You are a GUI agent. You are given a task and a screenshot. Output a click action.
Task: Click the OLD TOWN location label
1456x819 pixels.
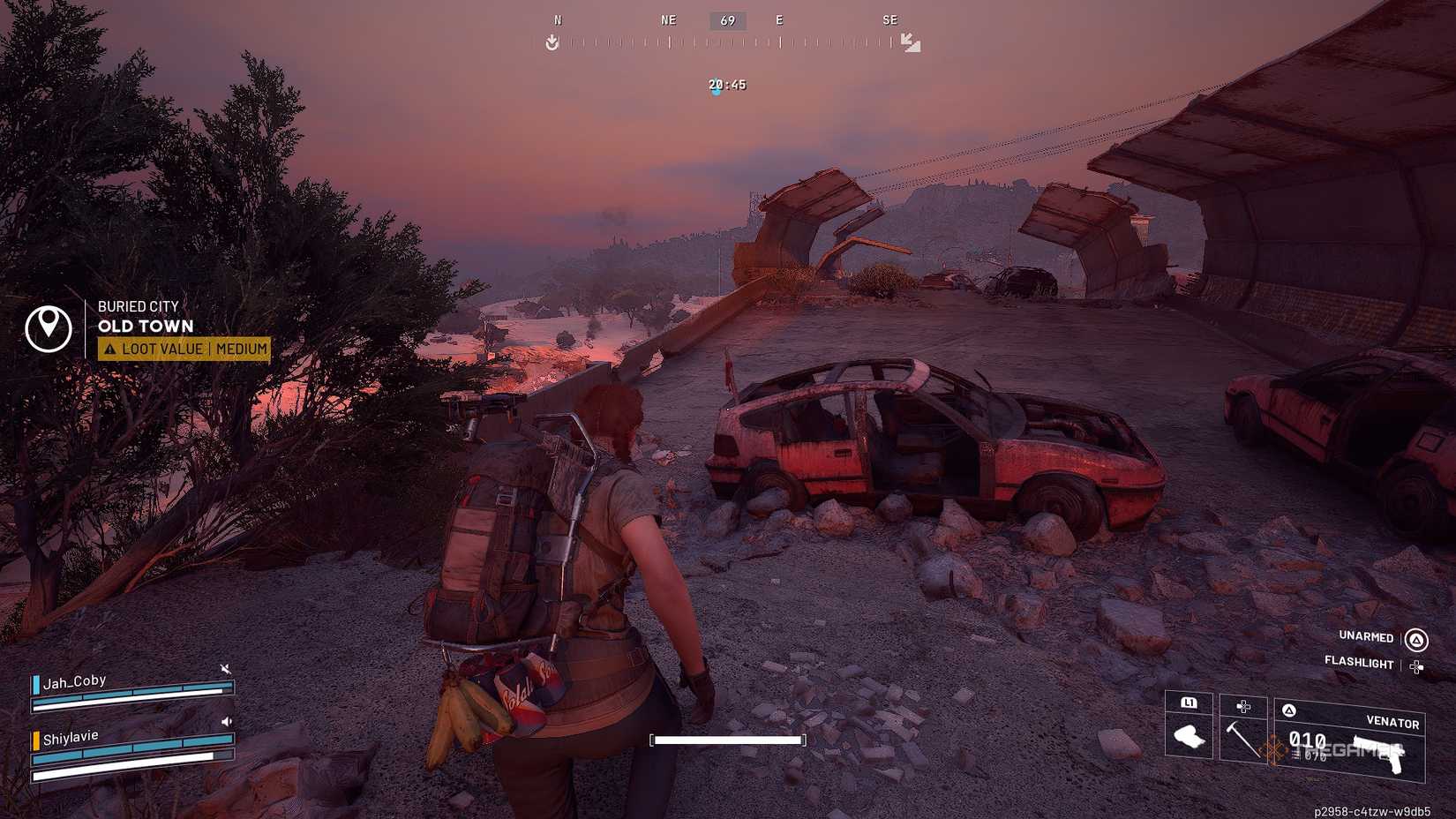(x=146, y=327)
